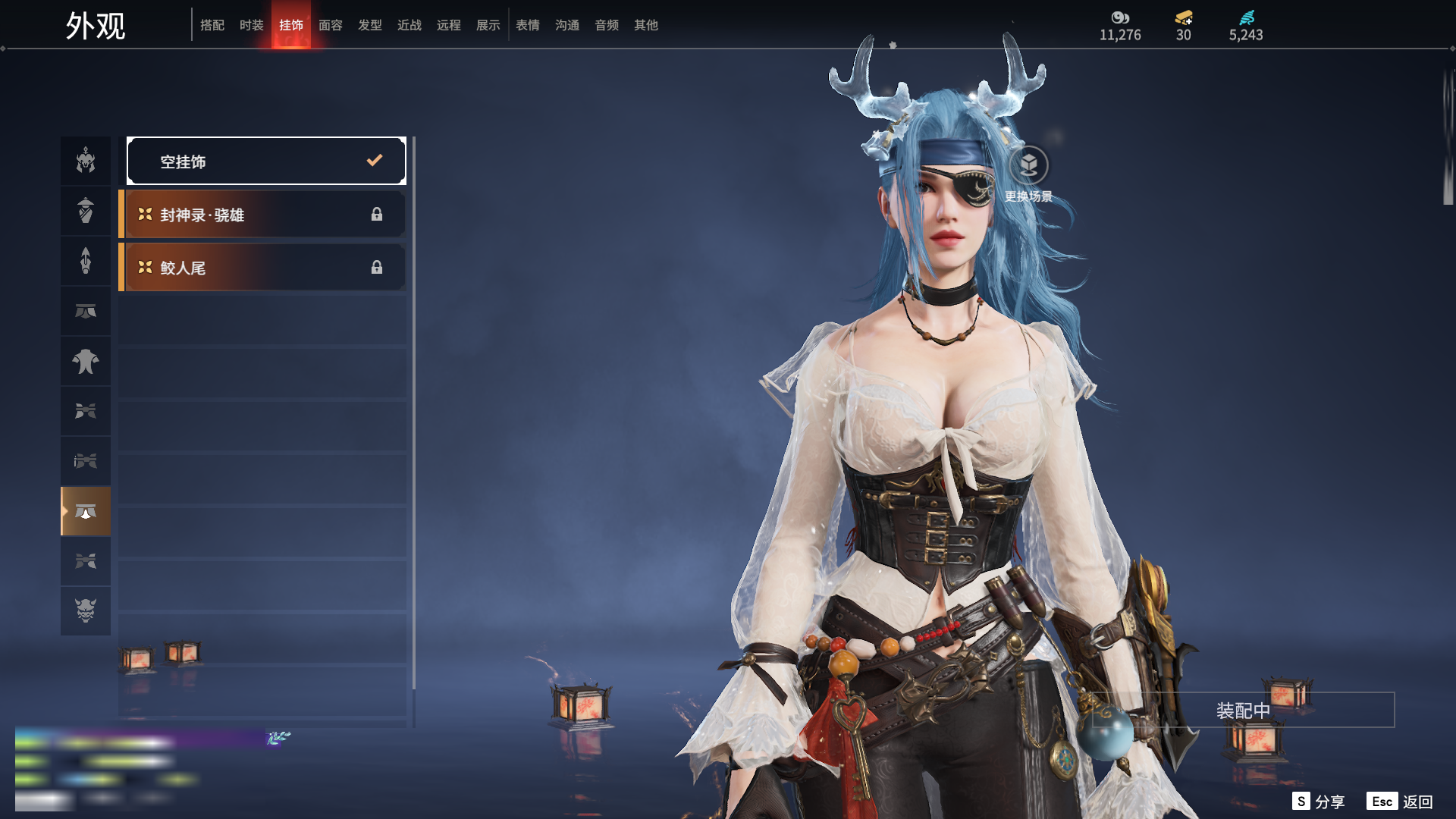Select the locked 封神录·骁雄 accessory

(262, 215)
